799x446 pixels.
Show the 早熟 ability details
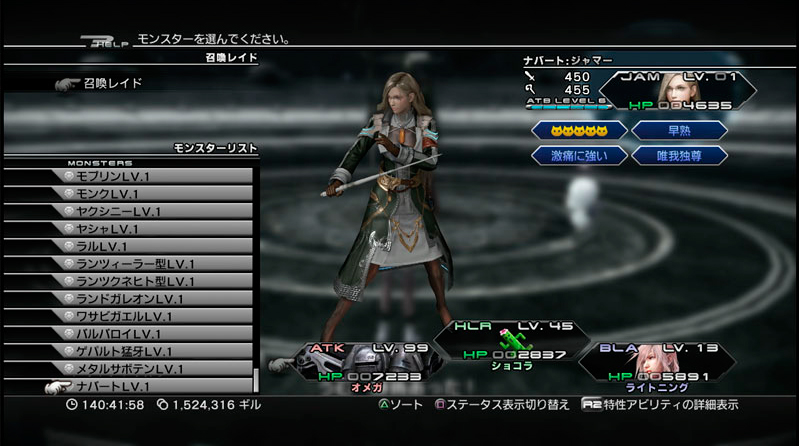pyautogui.click(x=679, y=130)
